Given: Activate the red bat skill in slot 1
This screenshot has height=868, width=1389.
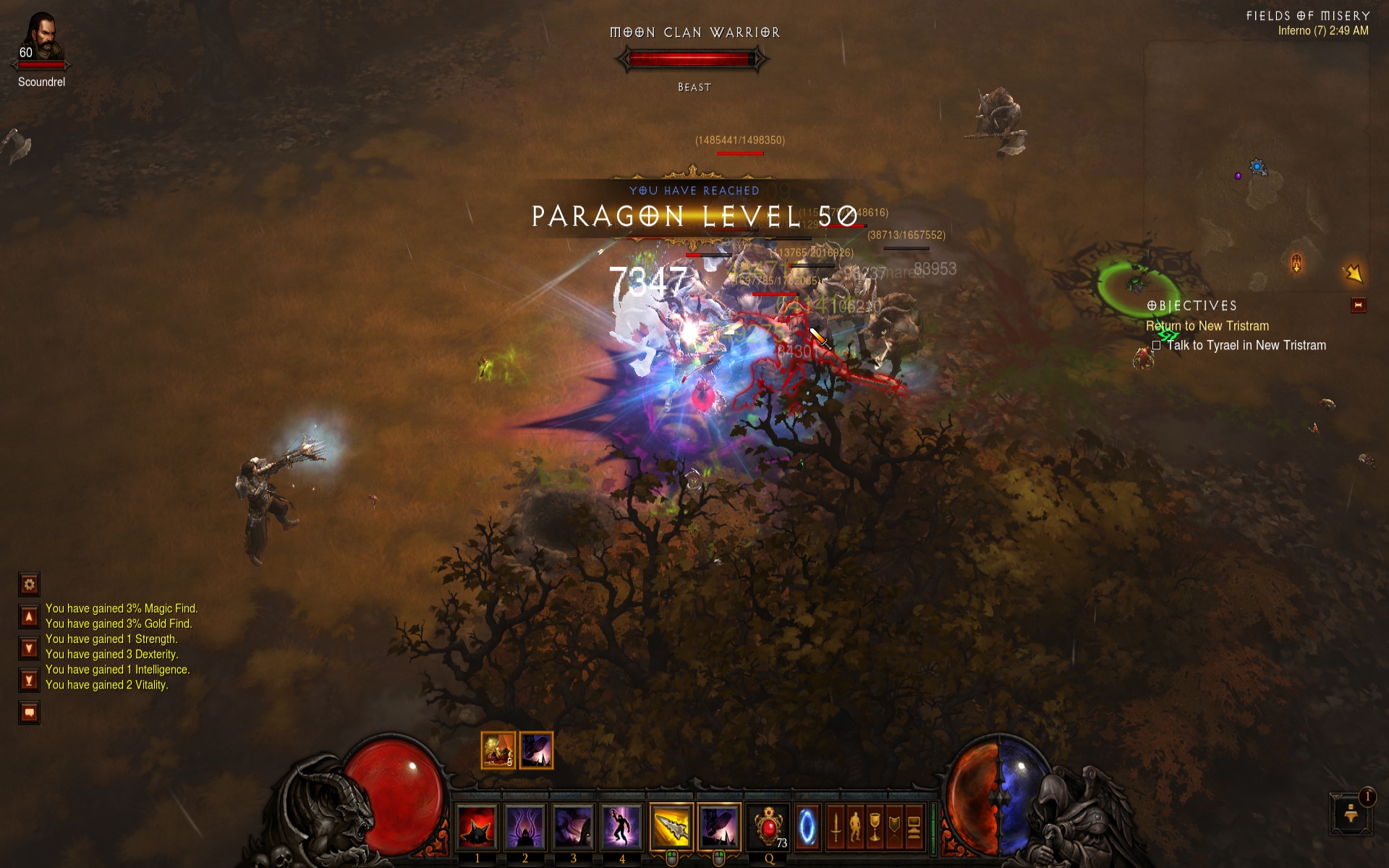Looking at the screenshot, I should tap(478, 827).
